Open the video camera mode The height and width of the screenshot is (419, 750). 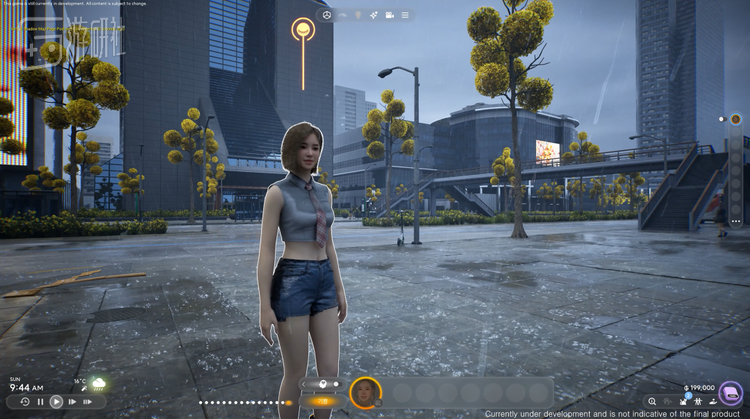(x=389, y=15)
